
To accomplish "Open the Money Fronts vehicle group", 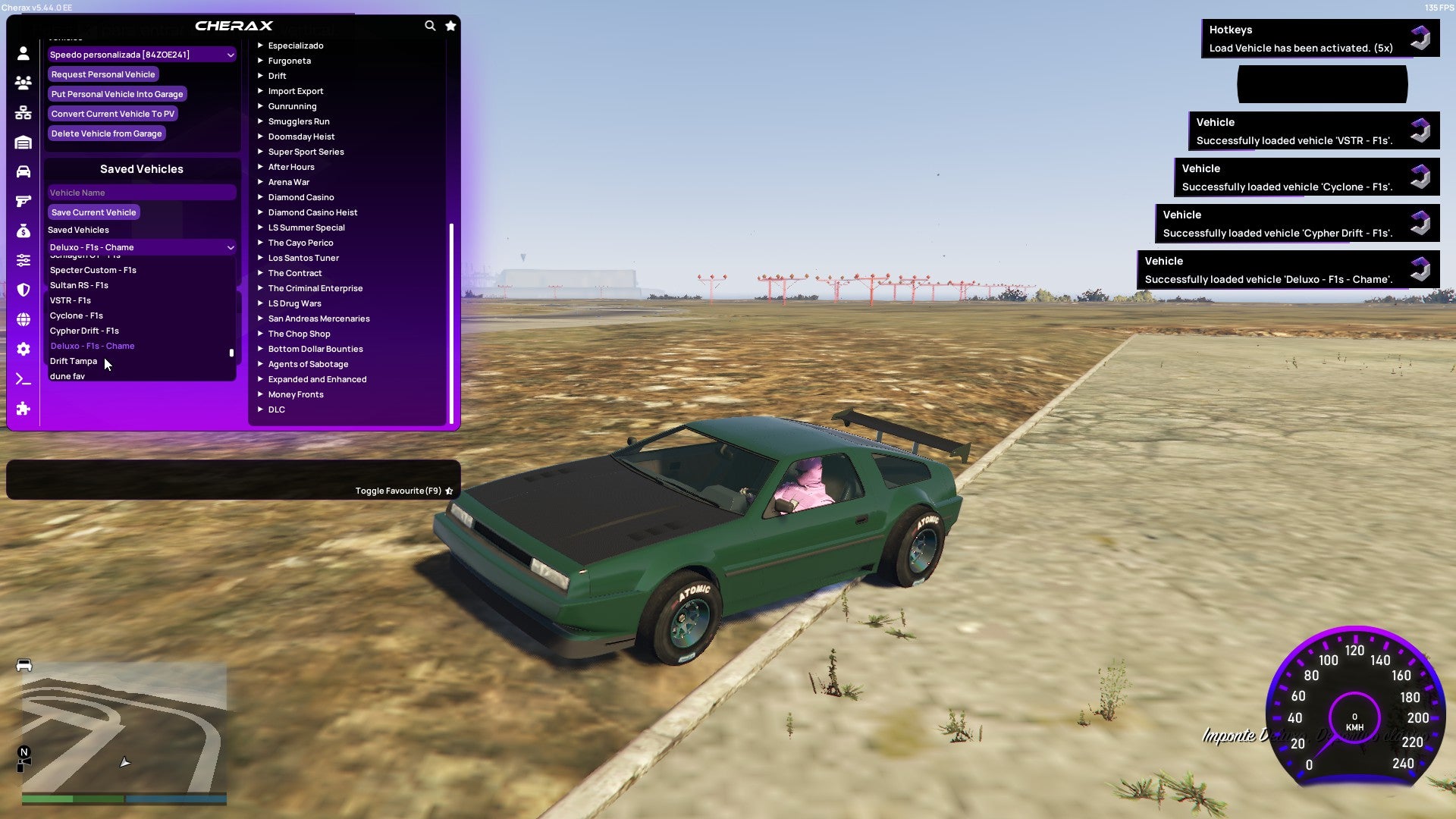I will pyautogui.click(x=296, y=394).
